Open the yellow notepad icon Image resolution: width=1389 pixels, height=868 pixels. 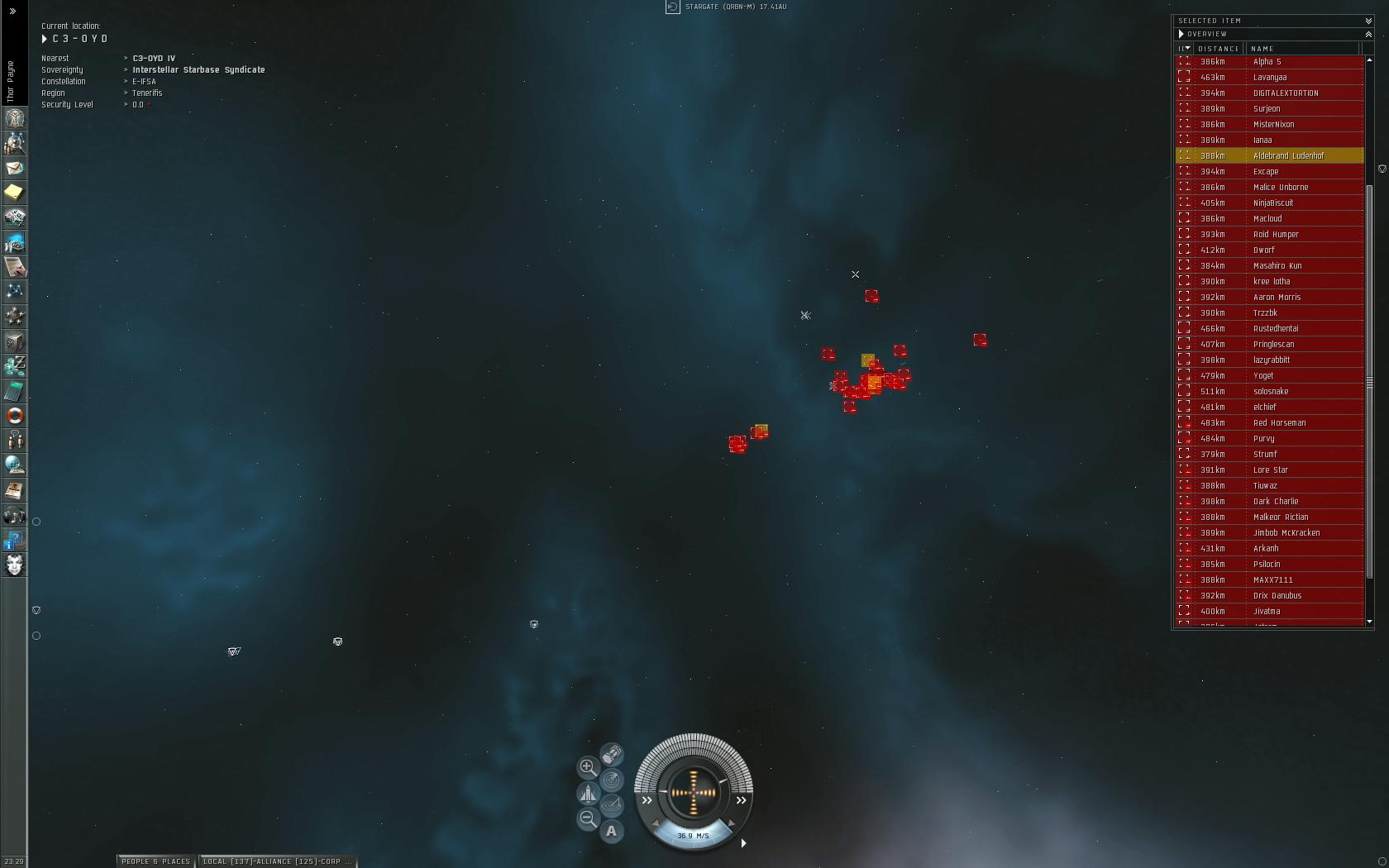tap(14, 193)
